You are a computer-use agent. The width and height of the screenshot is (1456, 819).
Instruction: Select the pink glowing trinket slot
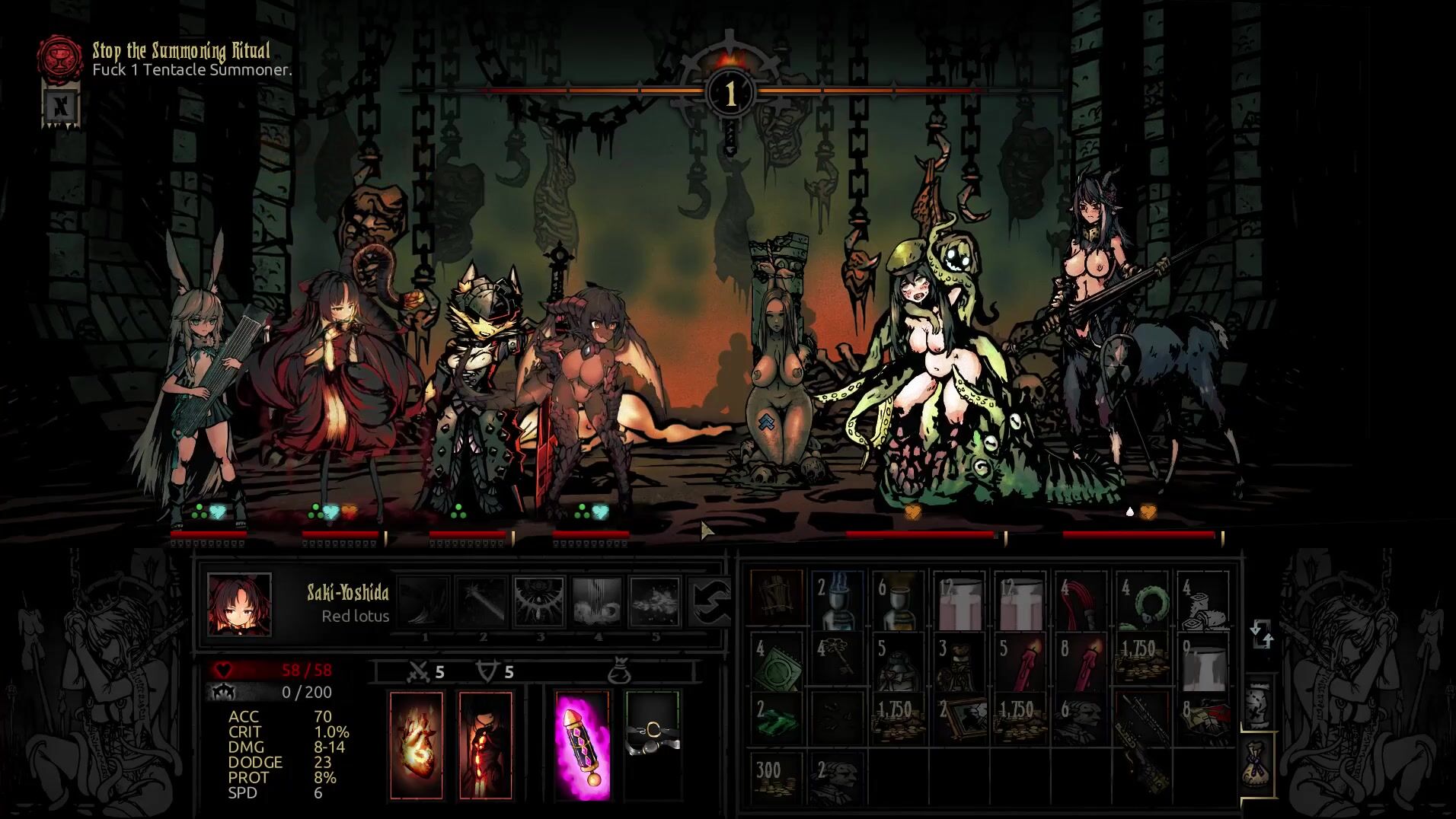[x=583, y=745]
